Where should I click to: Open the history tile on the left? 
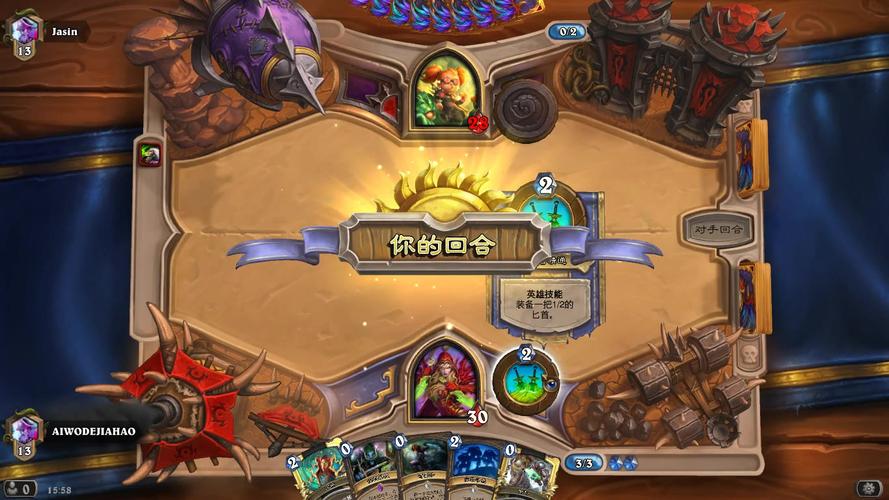(x=150, y=154)
